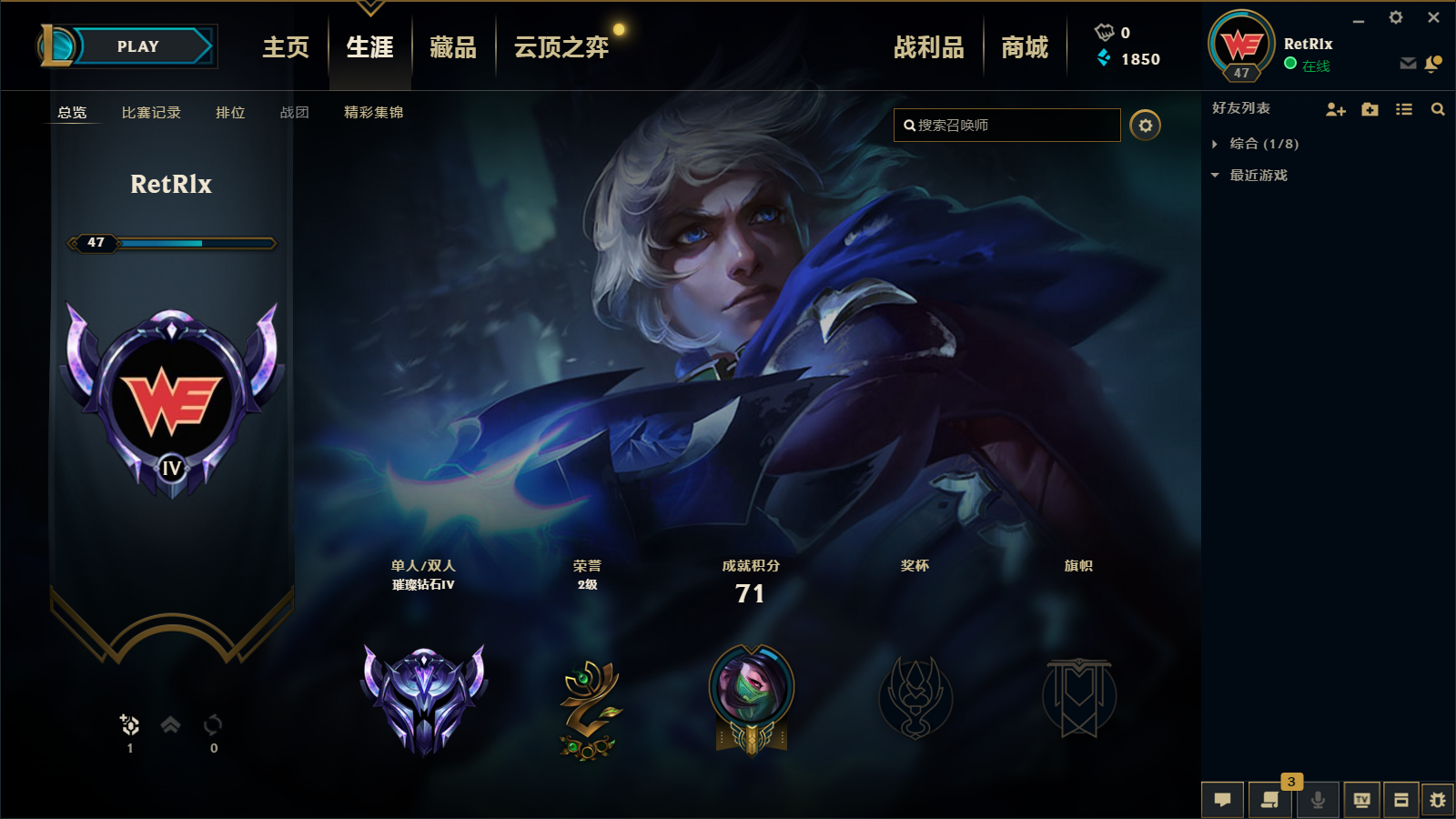Image resolution: width=1456 pixels, height=819 pixels.
Task: Create a friend group via the folder icon
Action: [1370, 109]
